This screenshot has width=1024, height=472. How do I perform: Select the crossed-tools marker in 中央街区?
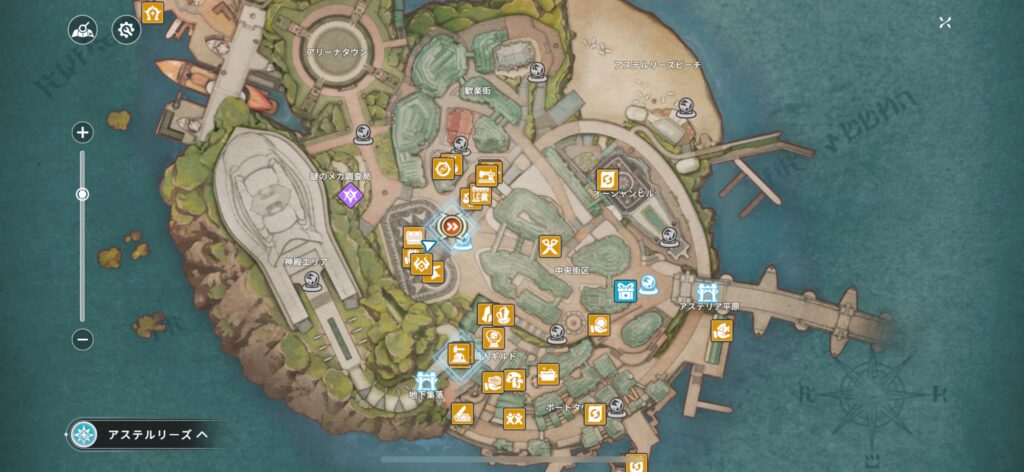point(549,246)
